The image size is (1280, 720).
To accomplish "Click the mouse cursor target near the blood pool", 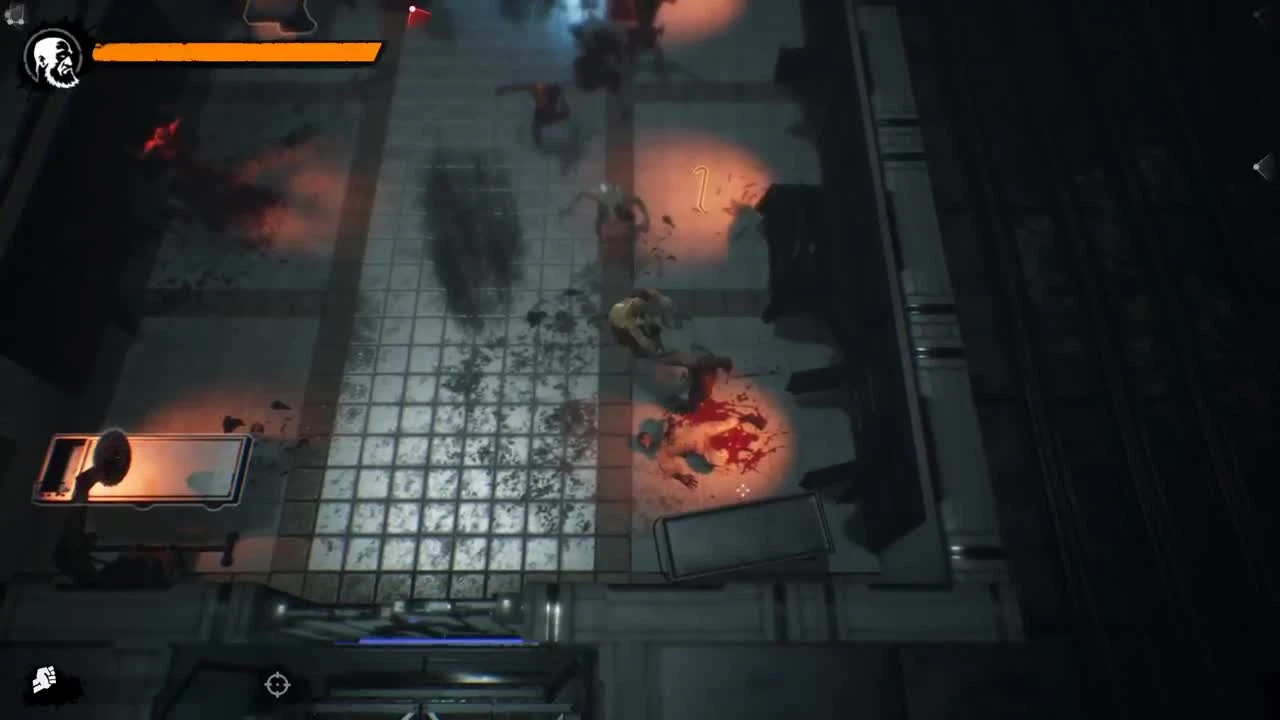I will [x=745, y=490].
